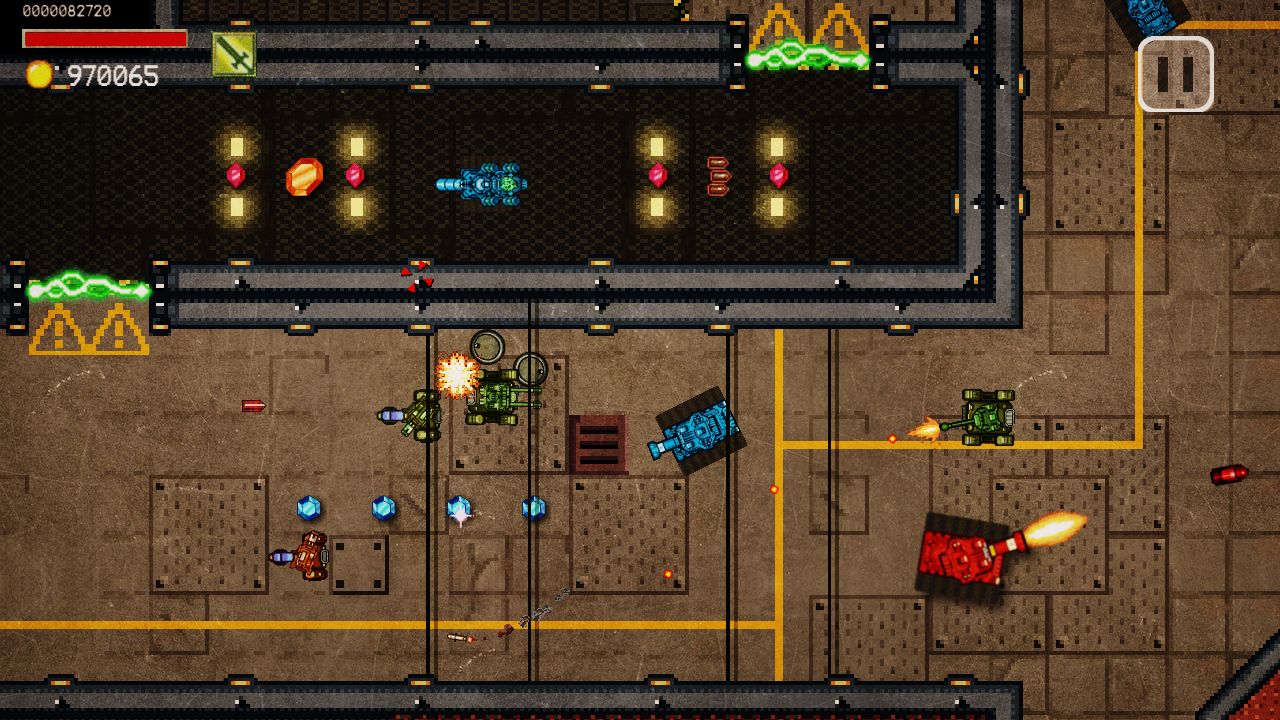Select the sword weapon badge in the HUD
This screenshot has width=1280, height=720.
[x=233, y=54]
